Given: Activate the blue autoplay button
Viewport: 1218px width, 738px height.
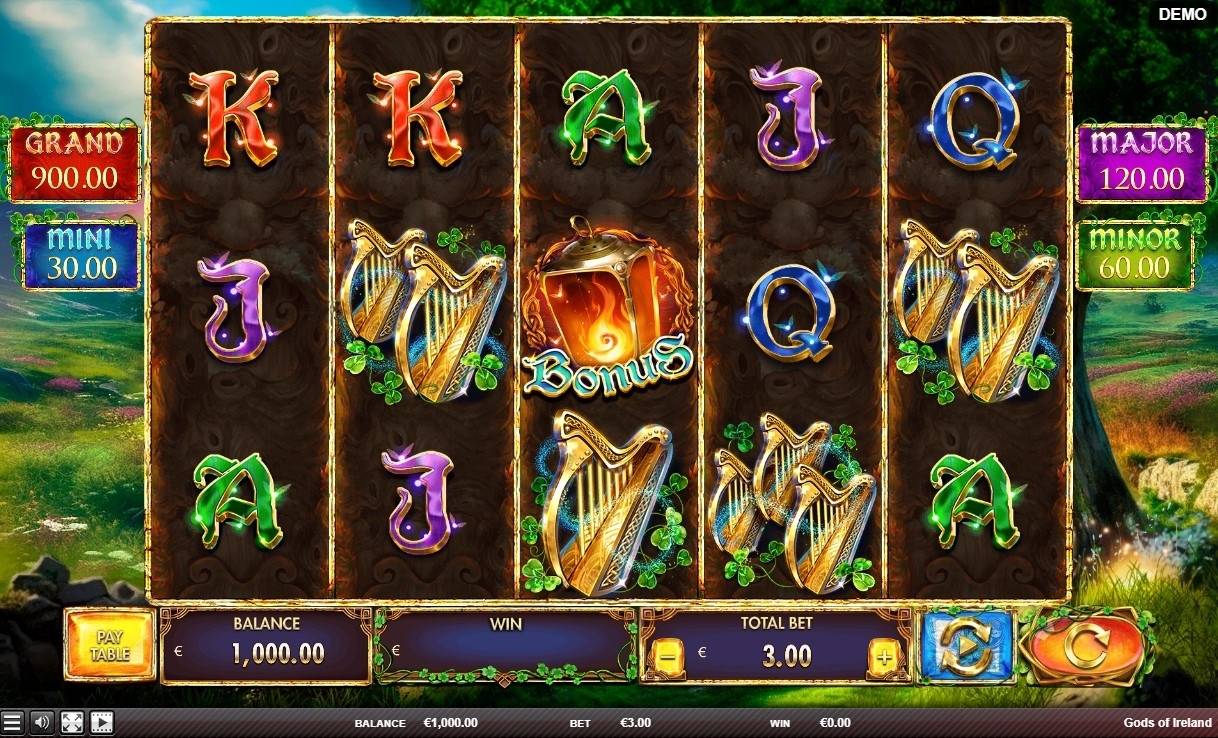Looking at the screenshot, I should pyautogui.click(x=967, y=647).
